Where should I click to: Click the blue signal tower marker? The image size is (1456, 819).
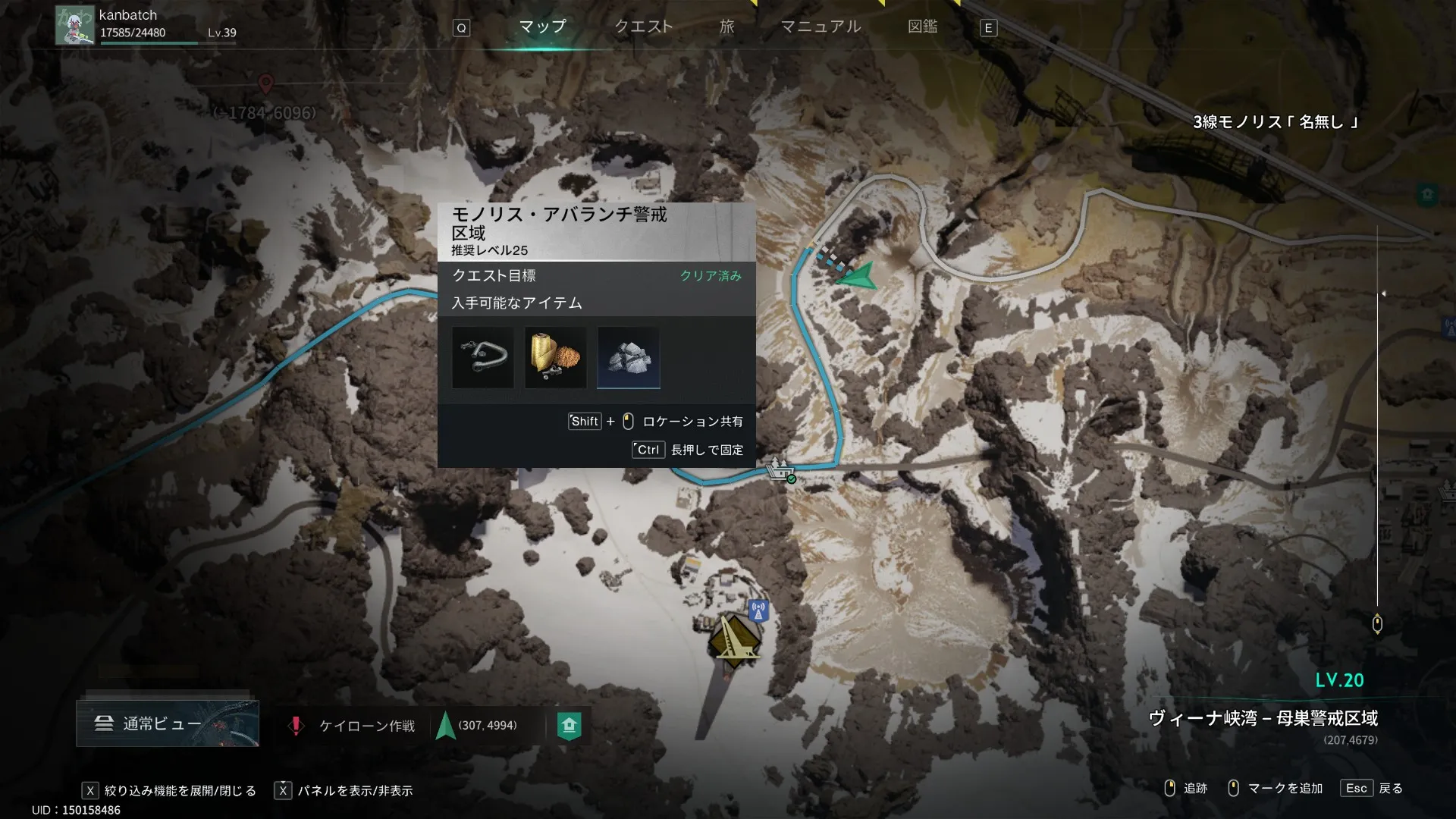(x=758, y=610)
